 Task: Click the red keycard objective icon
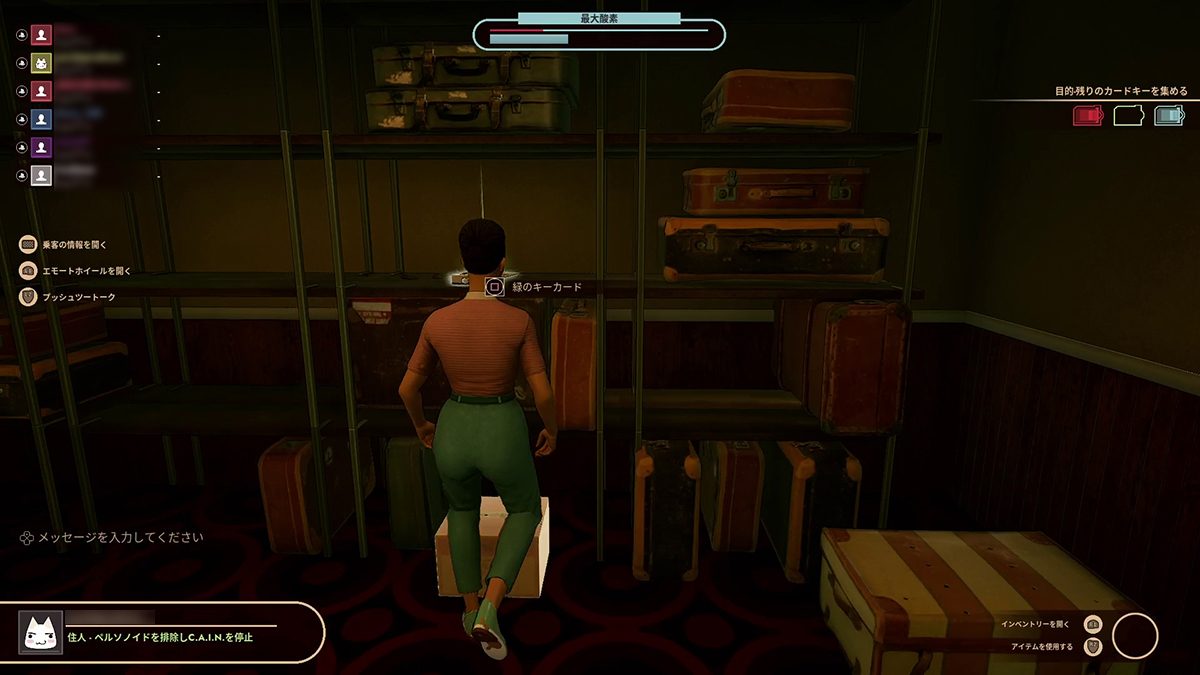coord(1087,116)
